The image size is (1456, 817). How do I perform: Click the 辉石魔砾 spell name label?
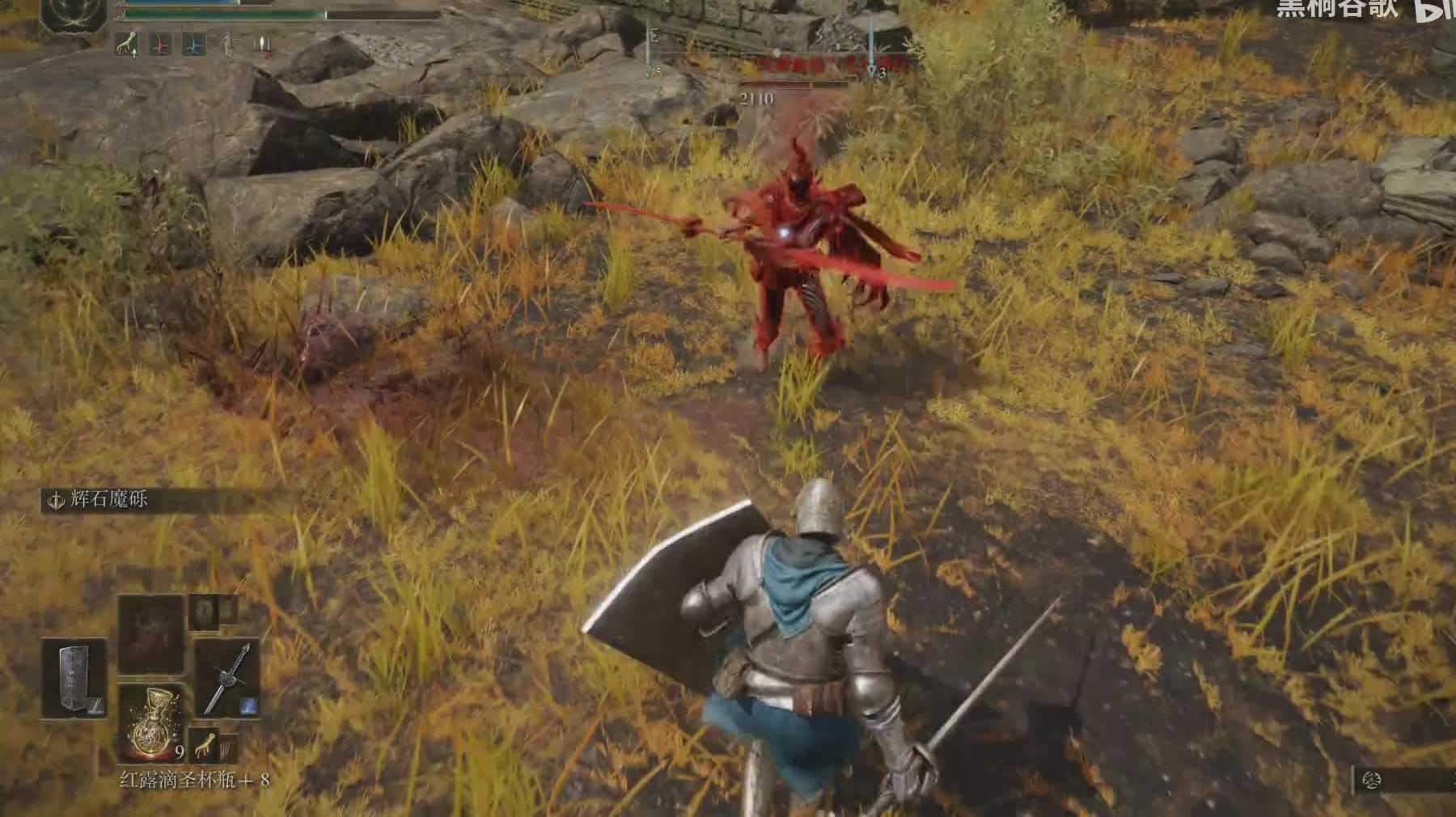109,500
